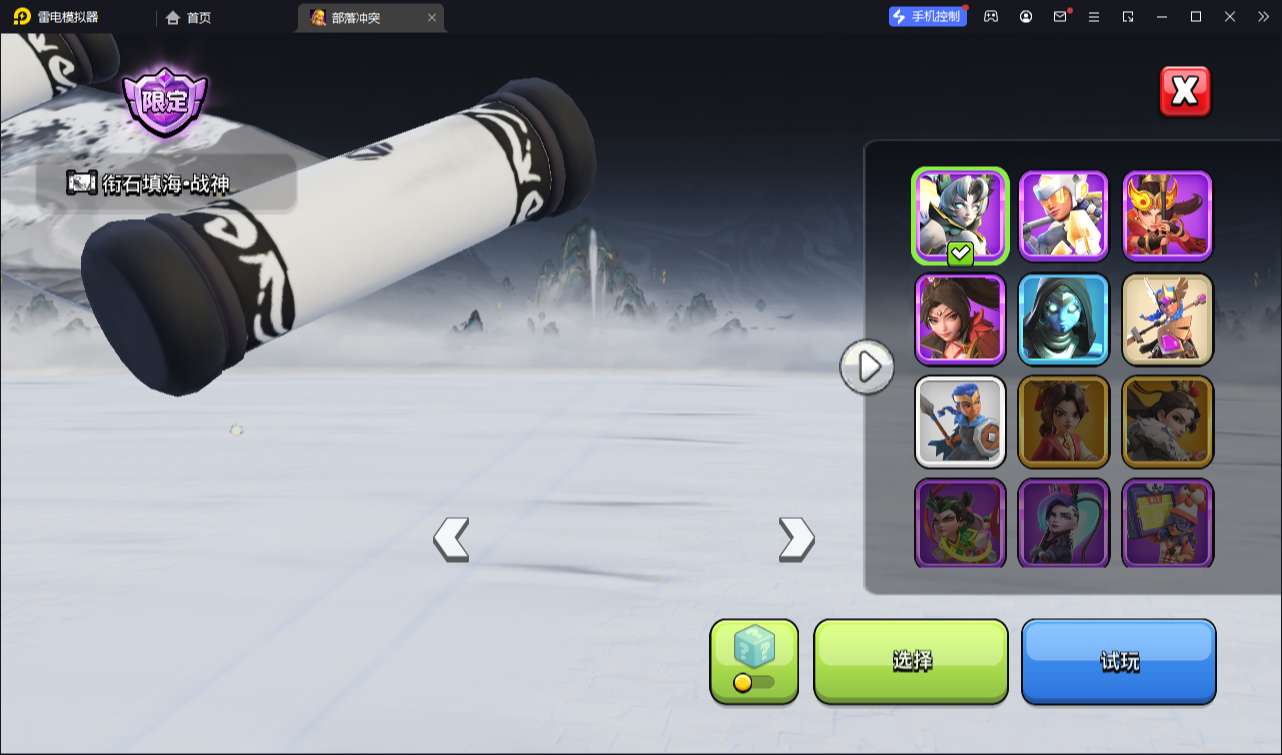Pick the red-gold warrior skin
Viewport: 1282px width, 755px height.
[x=1167, y=216]
